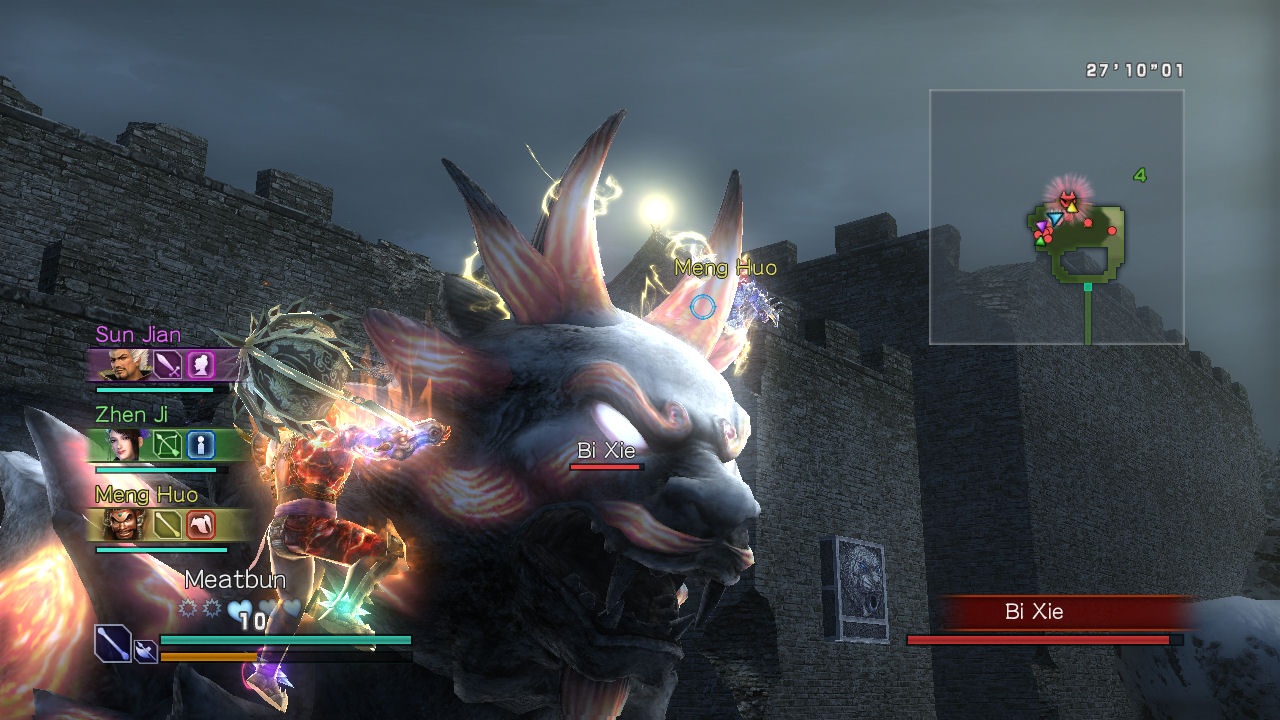Click Meng Huo's staff weapon icon
Viewport: 1280px width, 720px height.
pyautogui.click(x=168, y=524)
